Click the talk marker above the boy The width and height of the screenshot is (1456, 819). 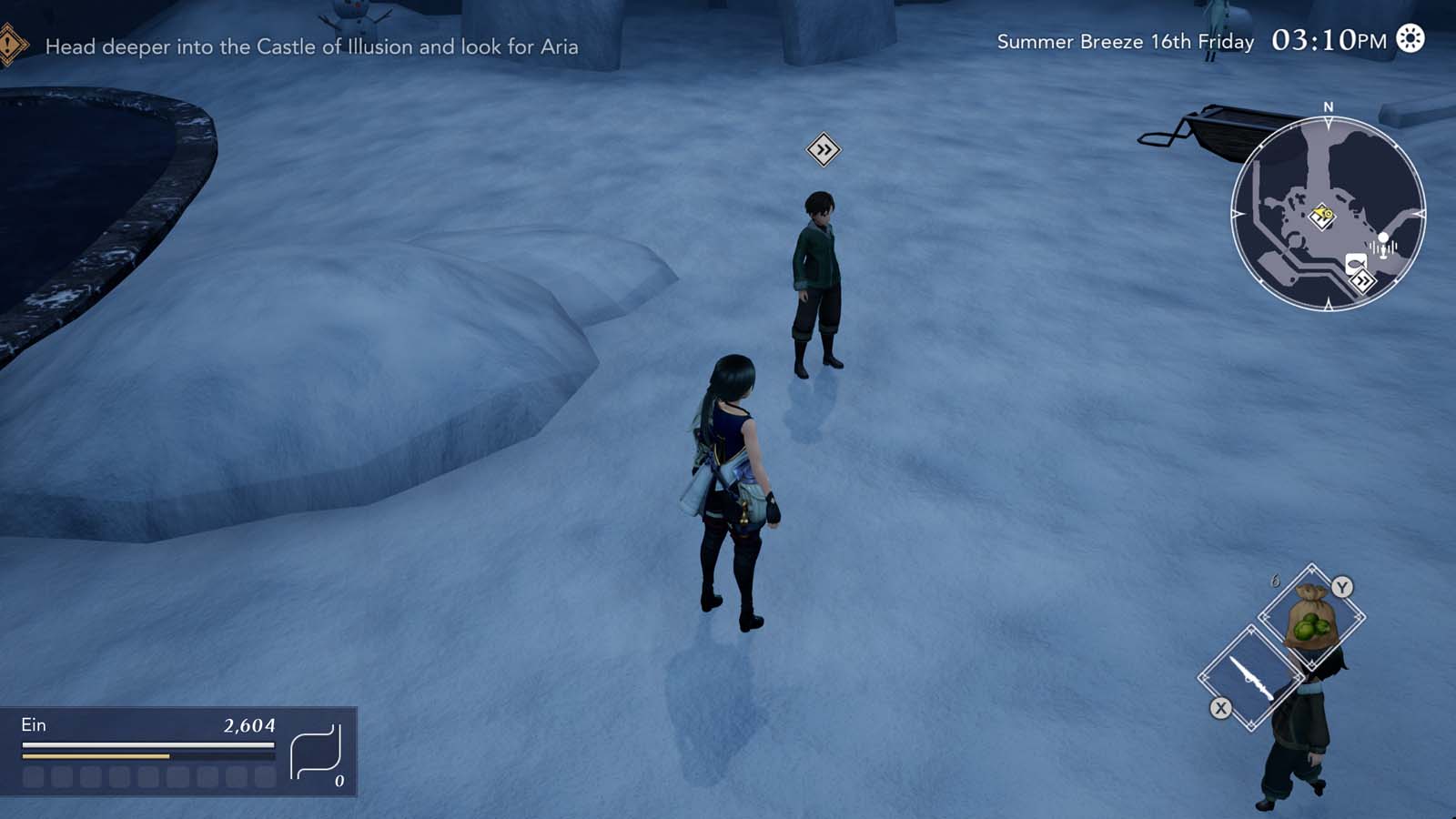(823, 150)
